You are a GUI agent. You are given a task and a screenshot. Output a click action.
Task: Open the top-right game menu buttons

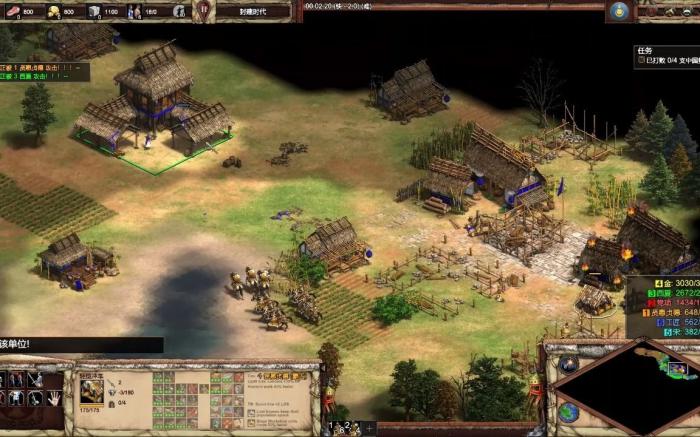667,11
